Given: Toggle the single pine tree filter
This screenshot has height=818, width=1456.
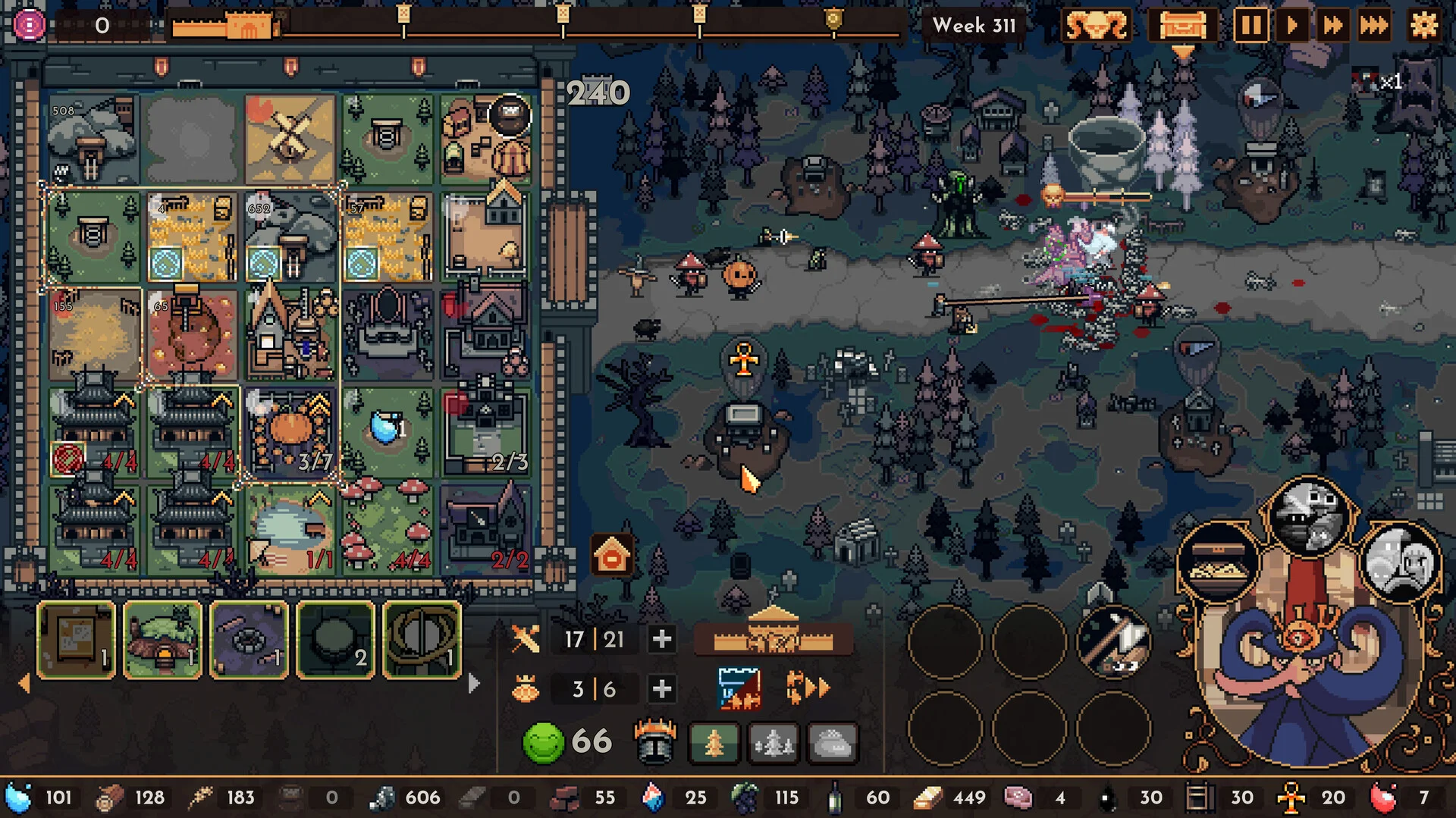Looking at the screenshot, I should (x=714, y=743).
